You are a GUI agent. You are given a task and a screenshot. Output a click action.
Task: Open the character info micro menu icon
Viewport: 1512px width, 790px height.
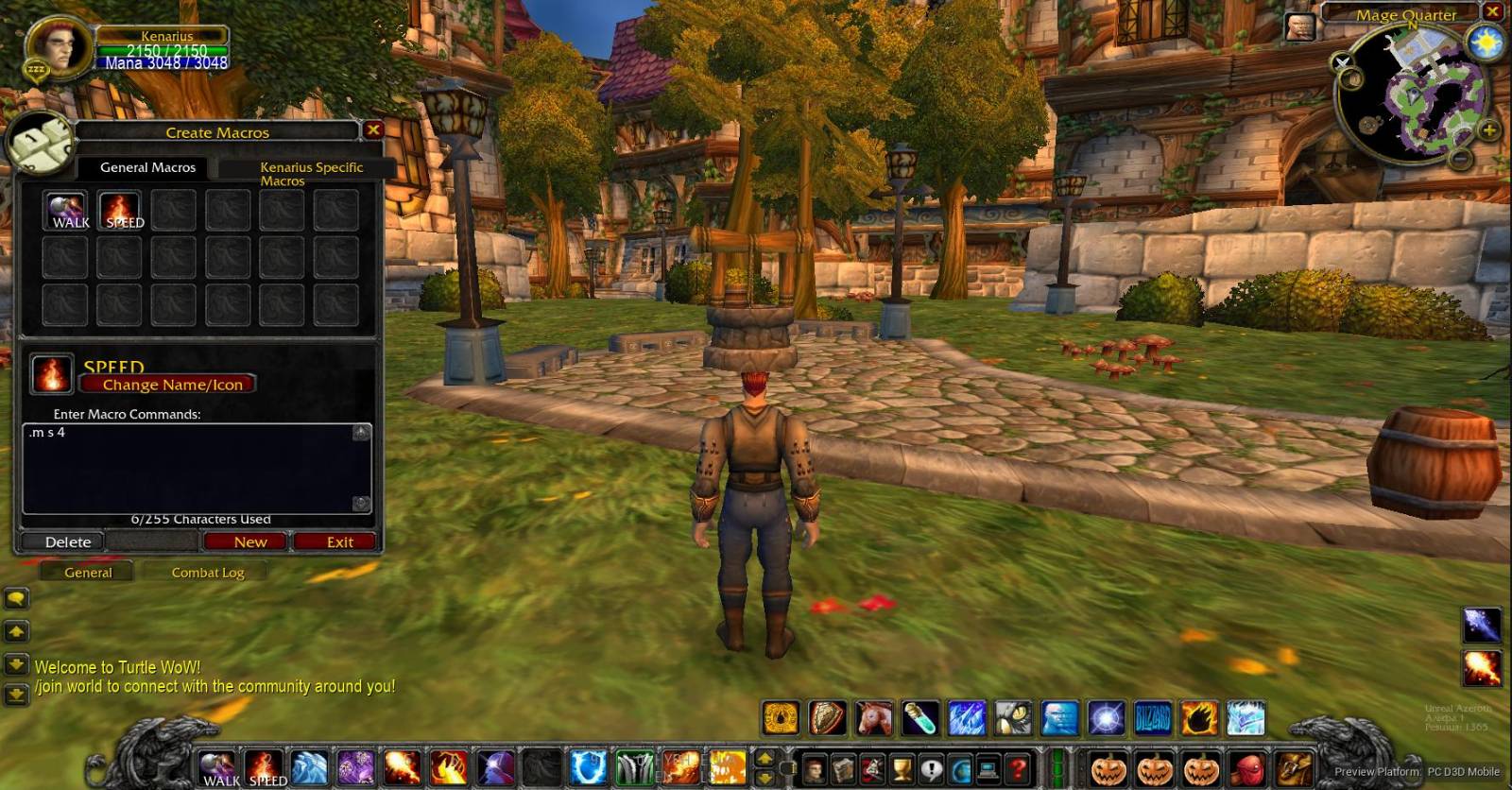812,768
